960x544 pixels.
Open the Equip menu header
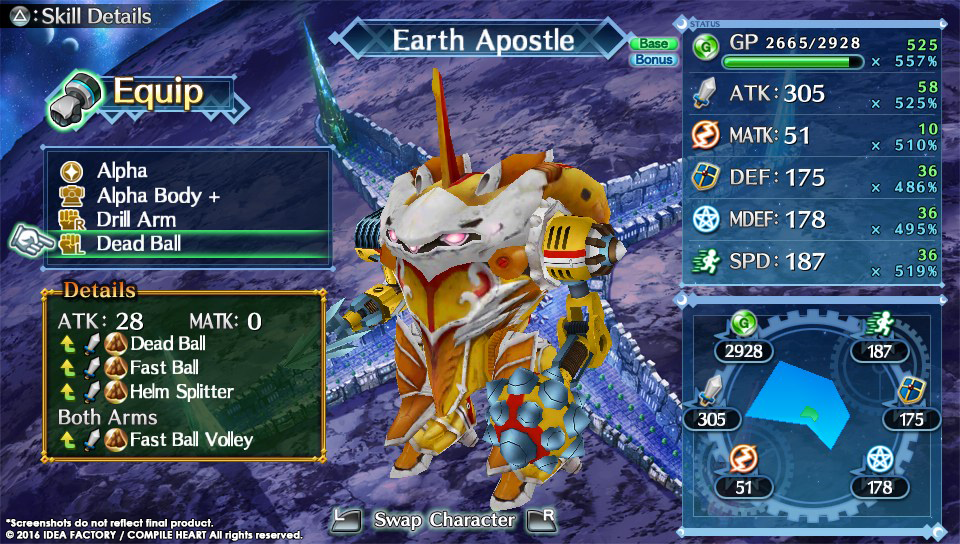tap(156, 92)
